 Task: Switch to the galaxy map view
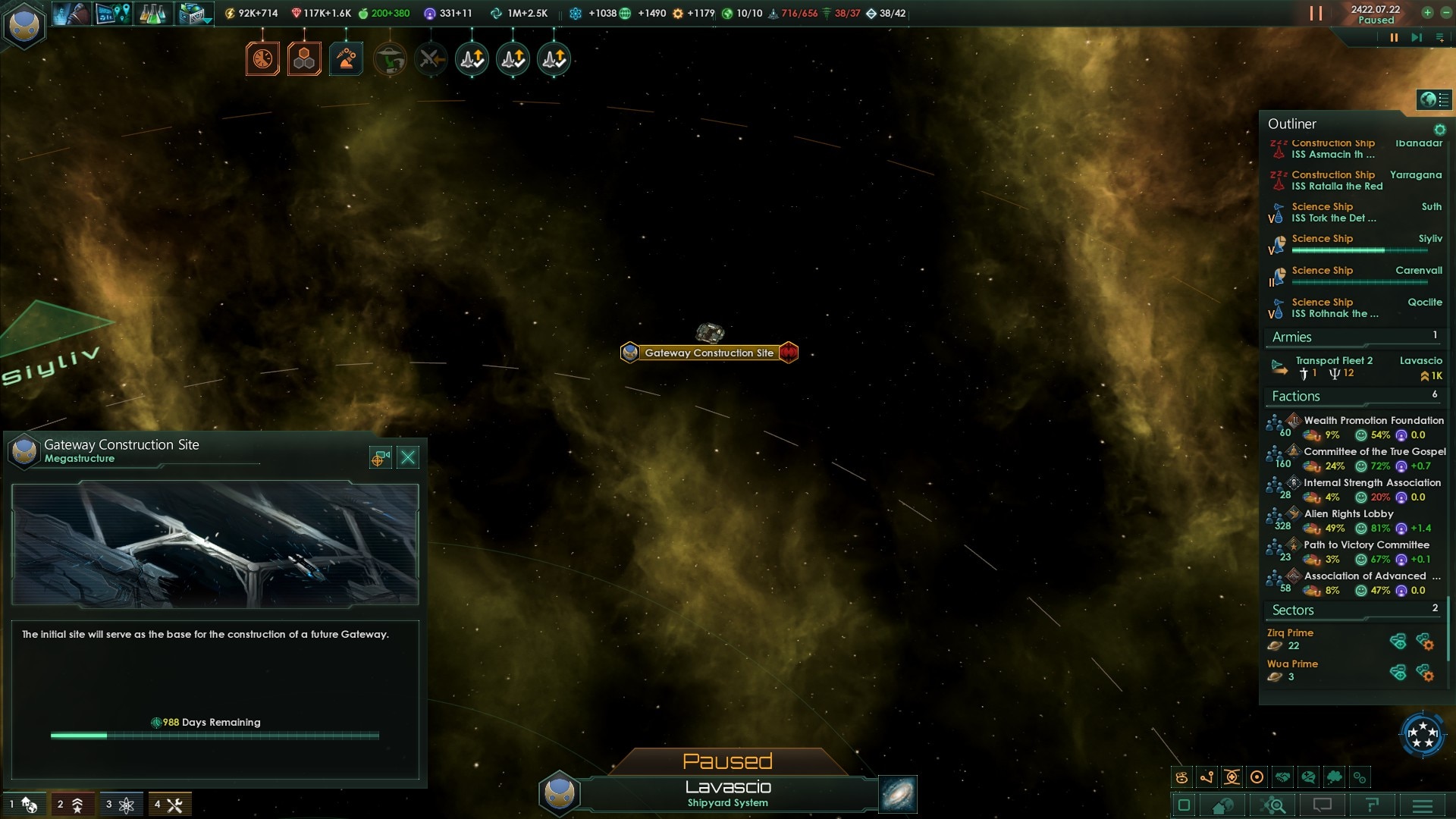click(x=898, y=794)
